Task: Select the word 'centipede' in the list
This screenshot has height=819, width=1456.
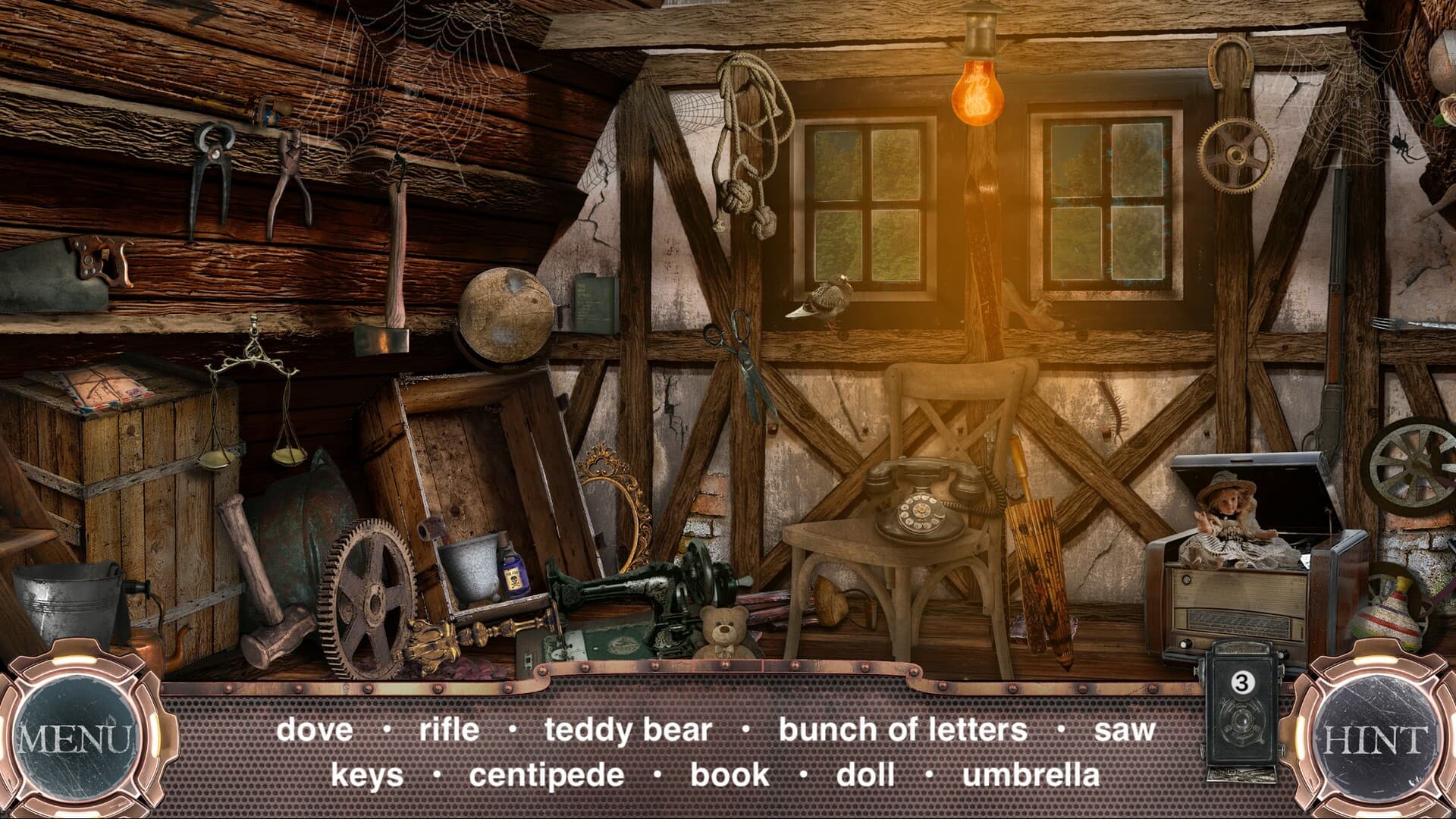Action: pyautogui.click(x=544, y=774)
